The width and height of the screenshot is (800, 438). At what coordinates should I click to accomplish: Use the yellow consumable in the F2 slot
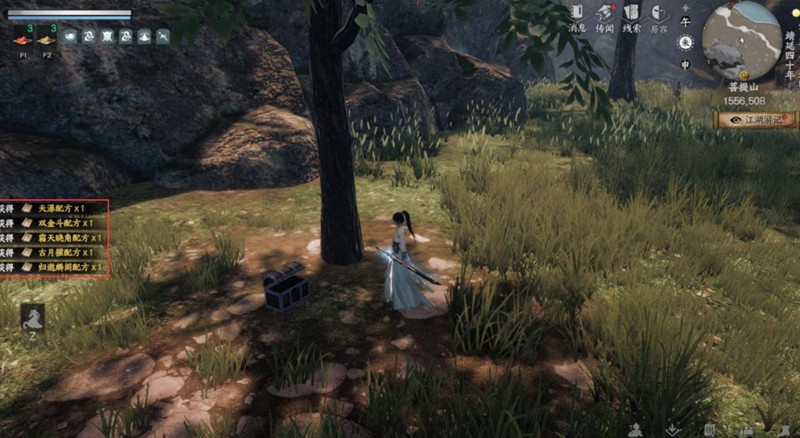pos(46,39)
